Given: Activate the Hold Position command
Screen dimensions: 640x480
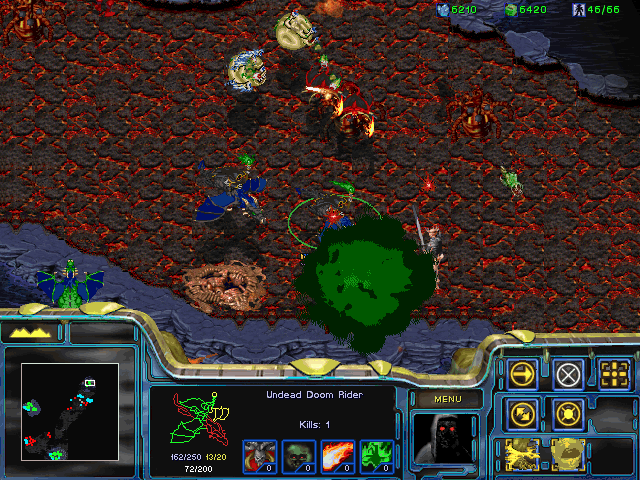Looking at the screenshot, I should click(568, 412).
